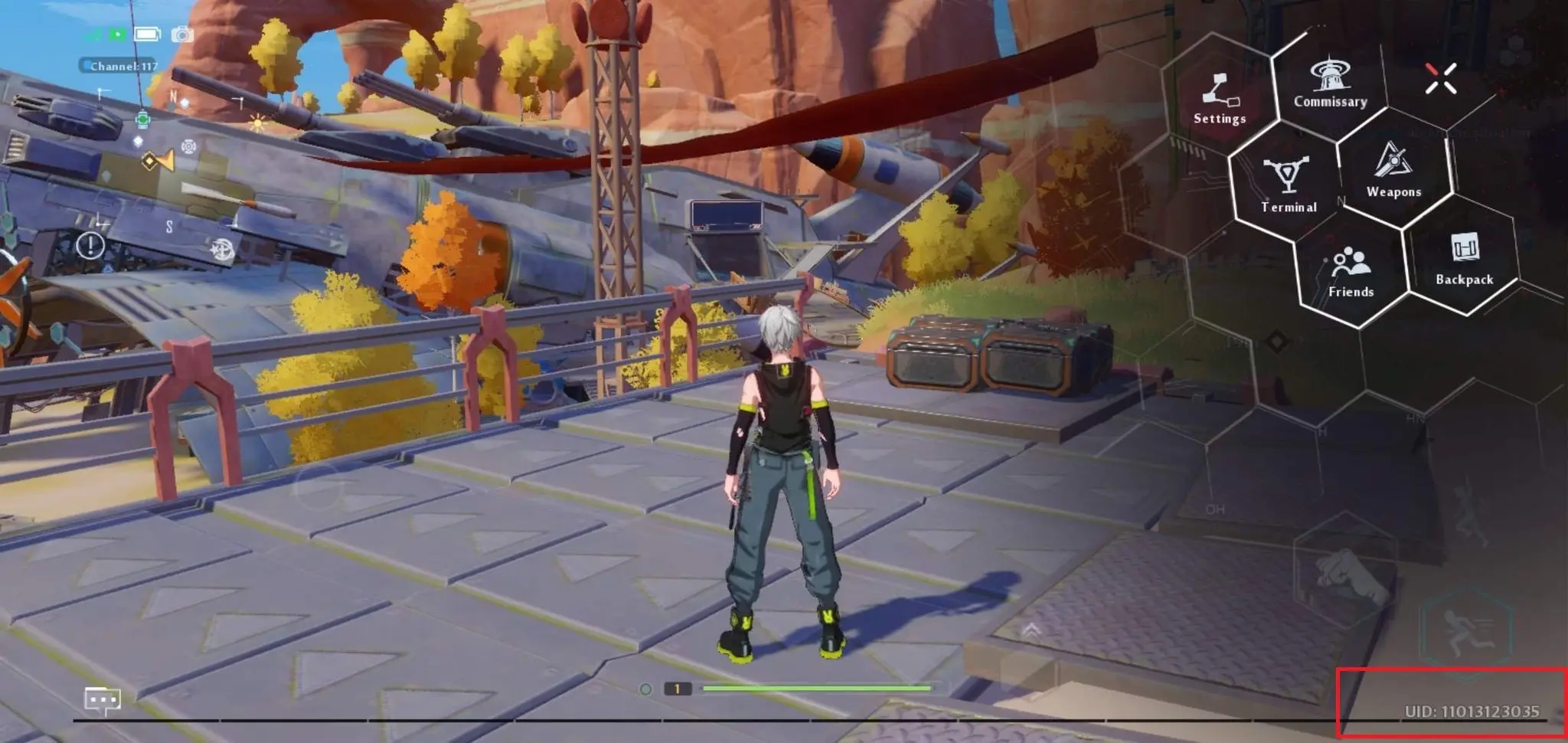Open the Settings hexagon menu
The image size is (1568, 743).
click(x=1219, y=98)
